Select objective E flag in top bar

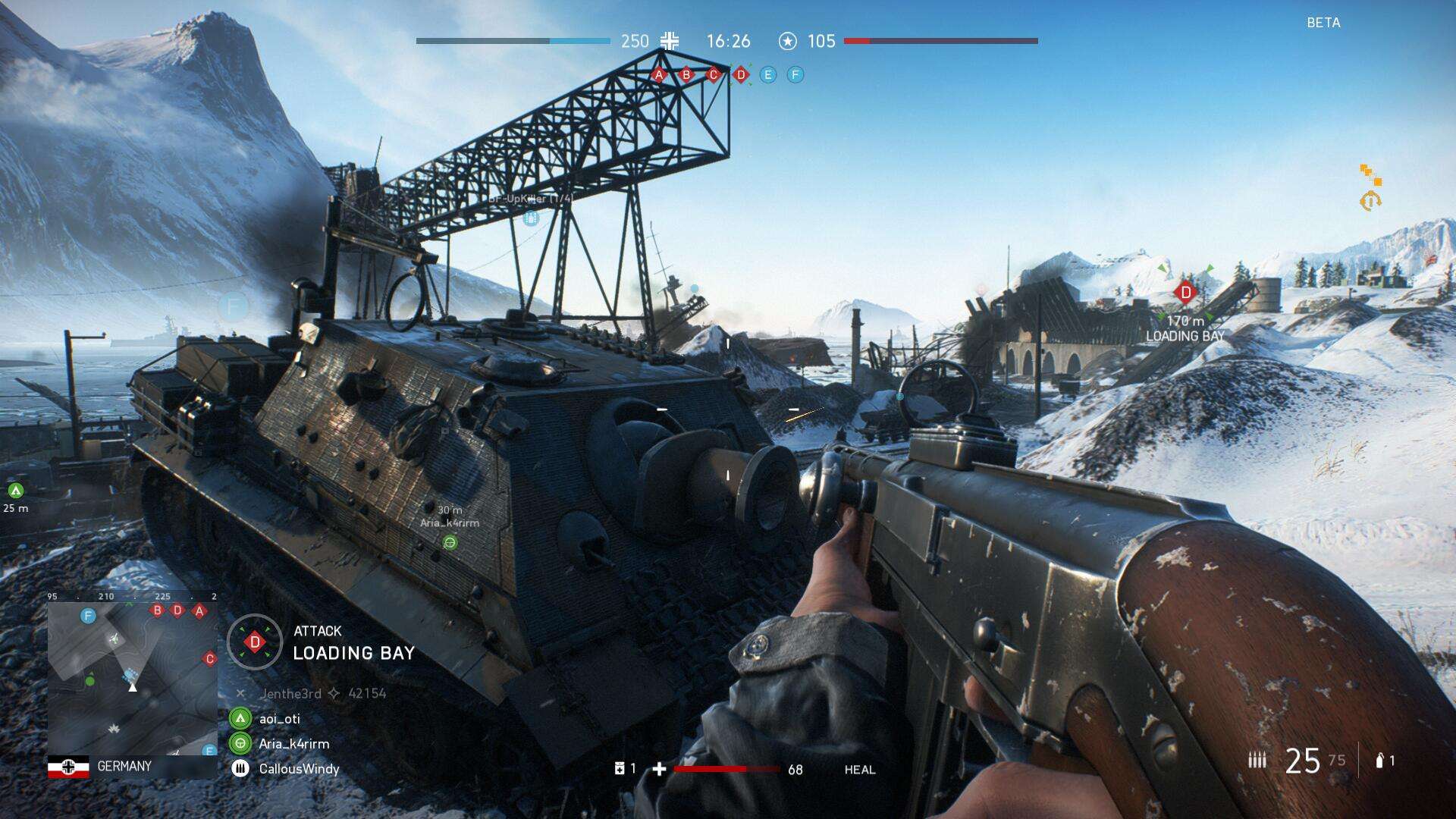coord(768,75)
